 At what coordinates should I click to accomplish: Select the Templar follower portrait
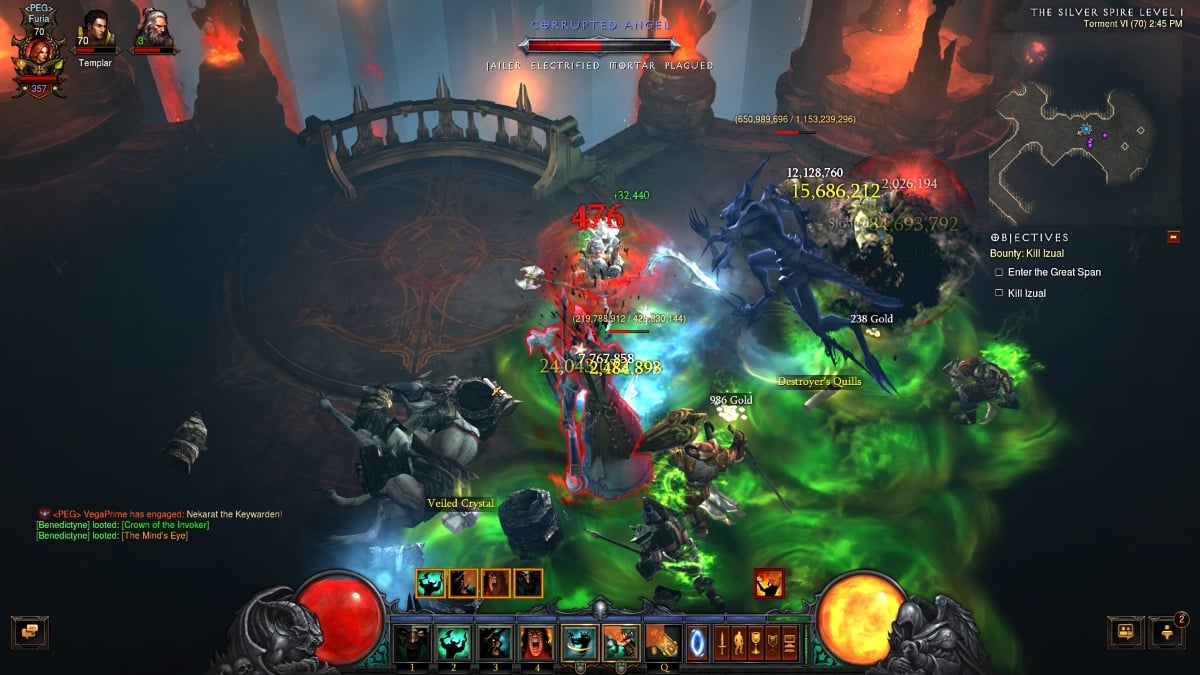[x=95, y=29]
